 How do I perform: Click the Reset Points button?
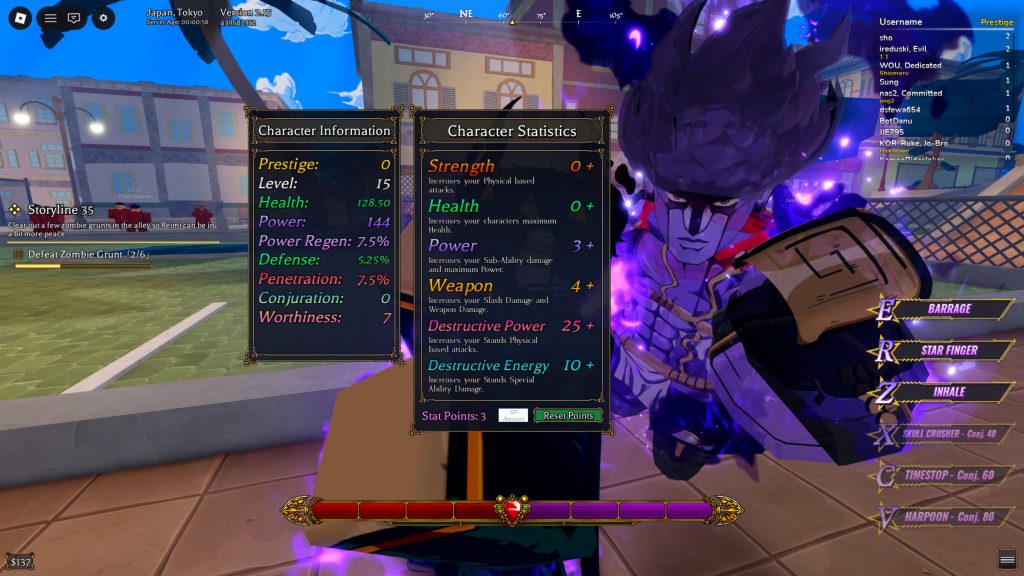point(568,415)
